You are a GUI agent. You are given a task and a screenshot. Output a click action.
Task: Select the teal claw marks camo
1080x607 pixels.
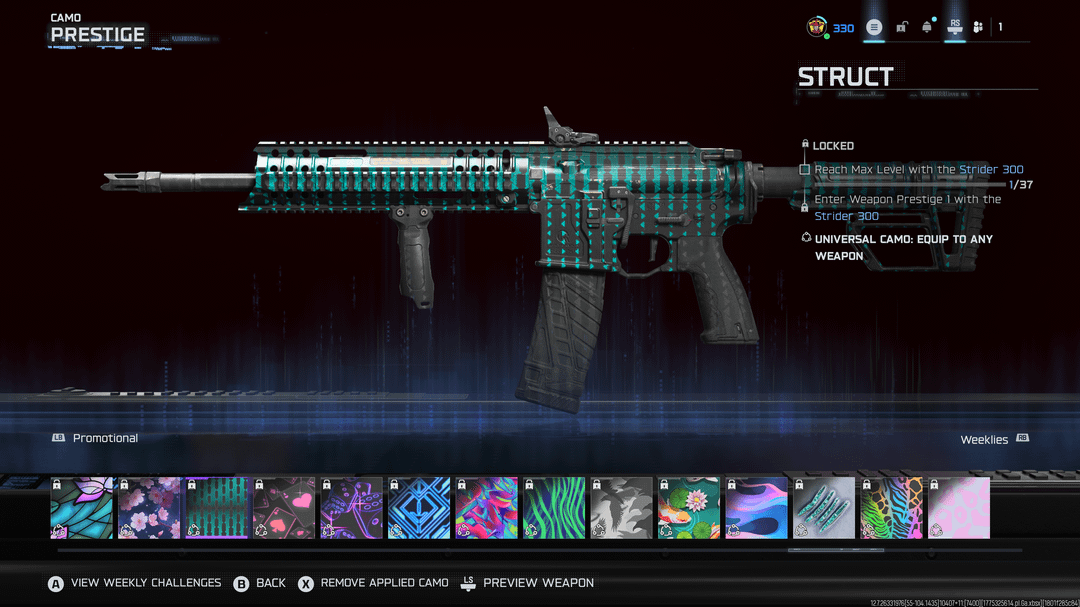[x=824, y=508]
